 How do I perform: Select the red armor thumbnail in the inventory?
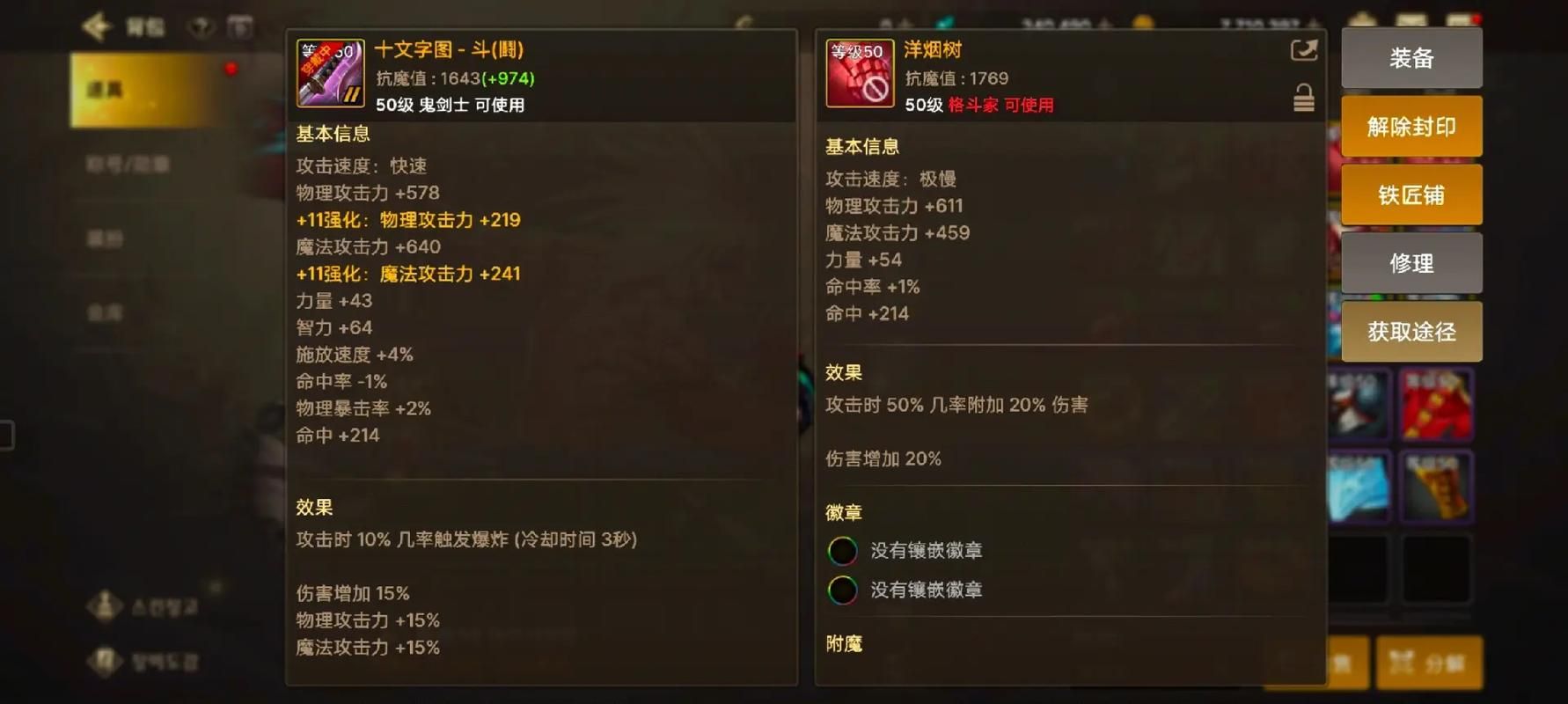point(1437,405)
